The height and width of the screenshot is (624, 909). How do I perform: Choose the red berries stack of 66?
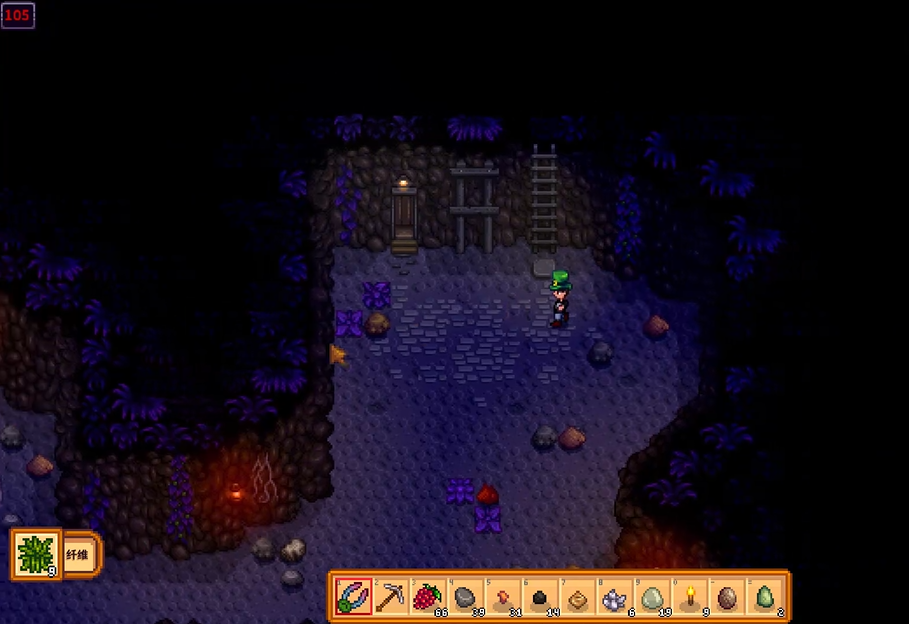427,596
